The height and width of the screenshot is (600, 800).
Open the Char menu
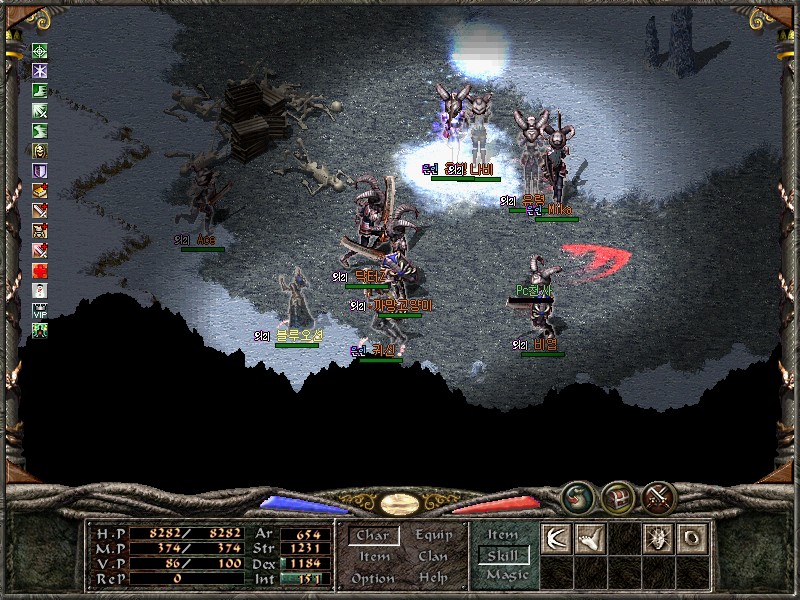point(373,535)
